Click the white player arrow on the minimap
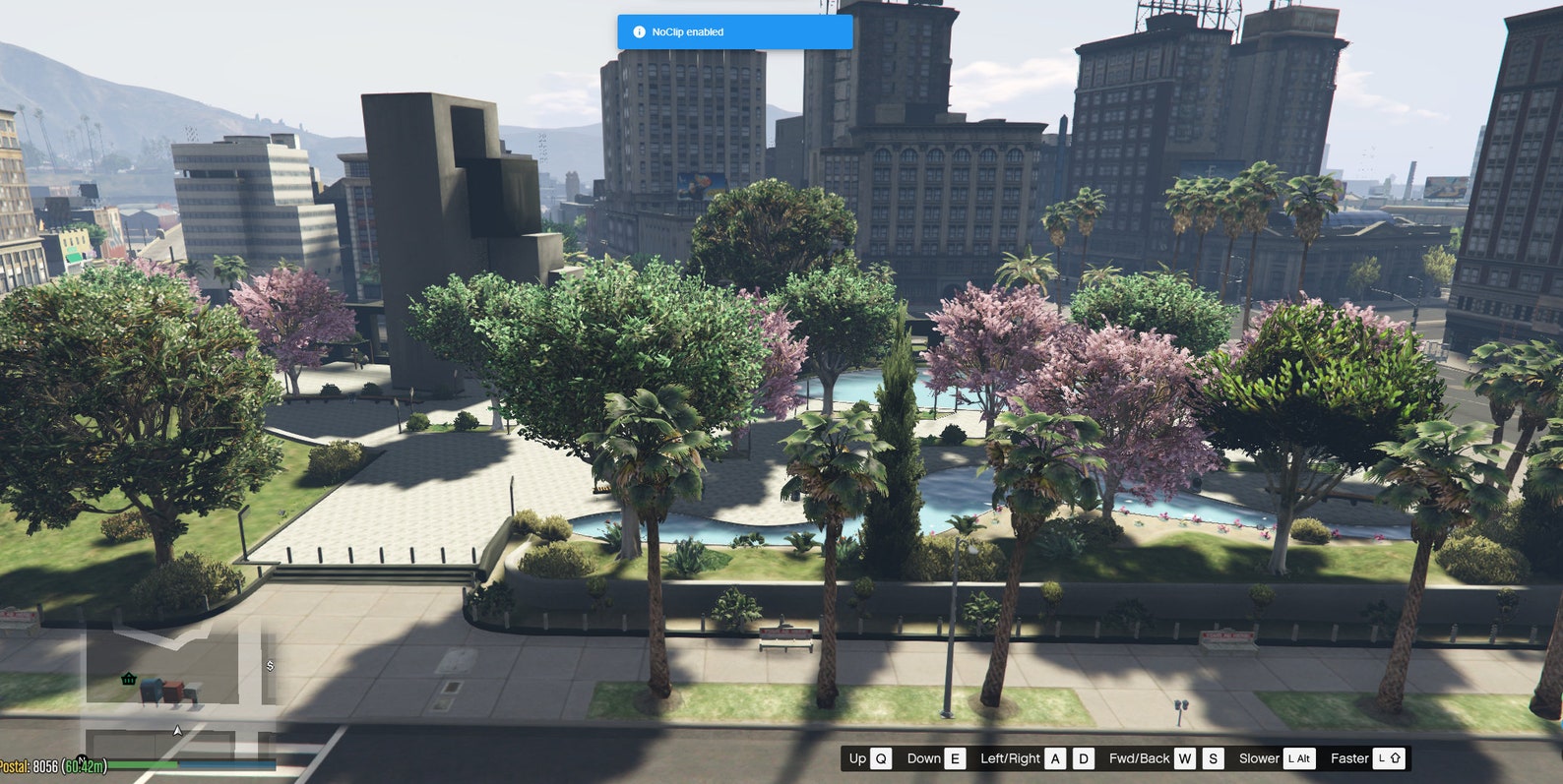 click(x=177, y=730)
